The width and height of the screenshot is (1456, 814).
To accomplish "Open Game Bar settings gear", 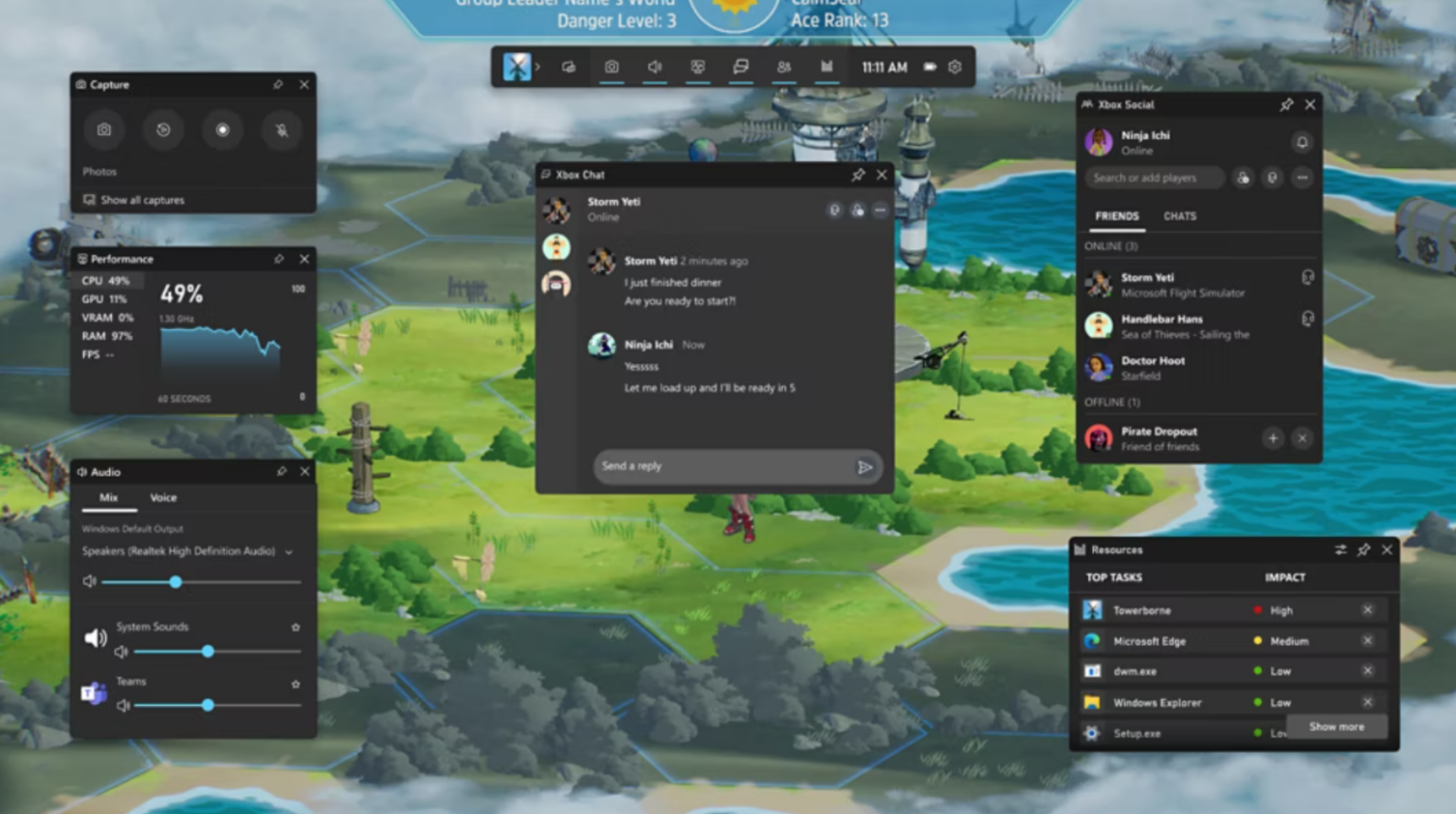I will coord(955,67).
